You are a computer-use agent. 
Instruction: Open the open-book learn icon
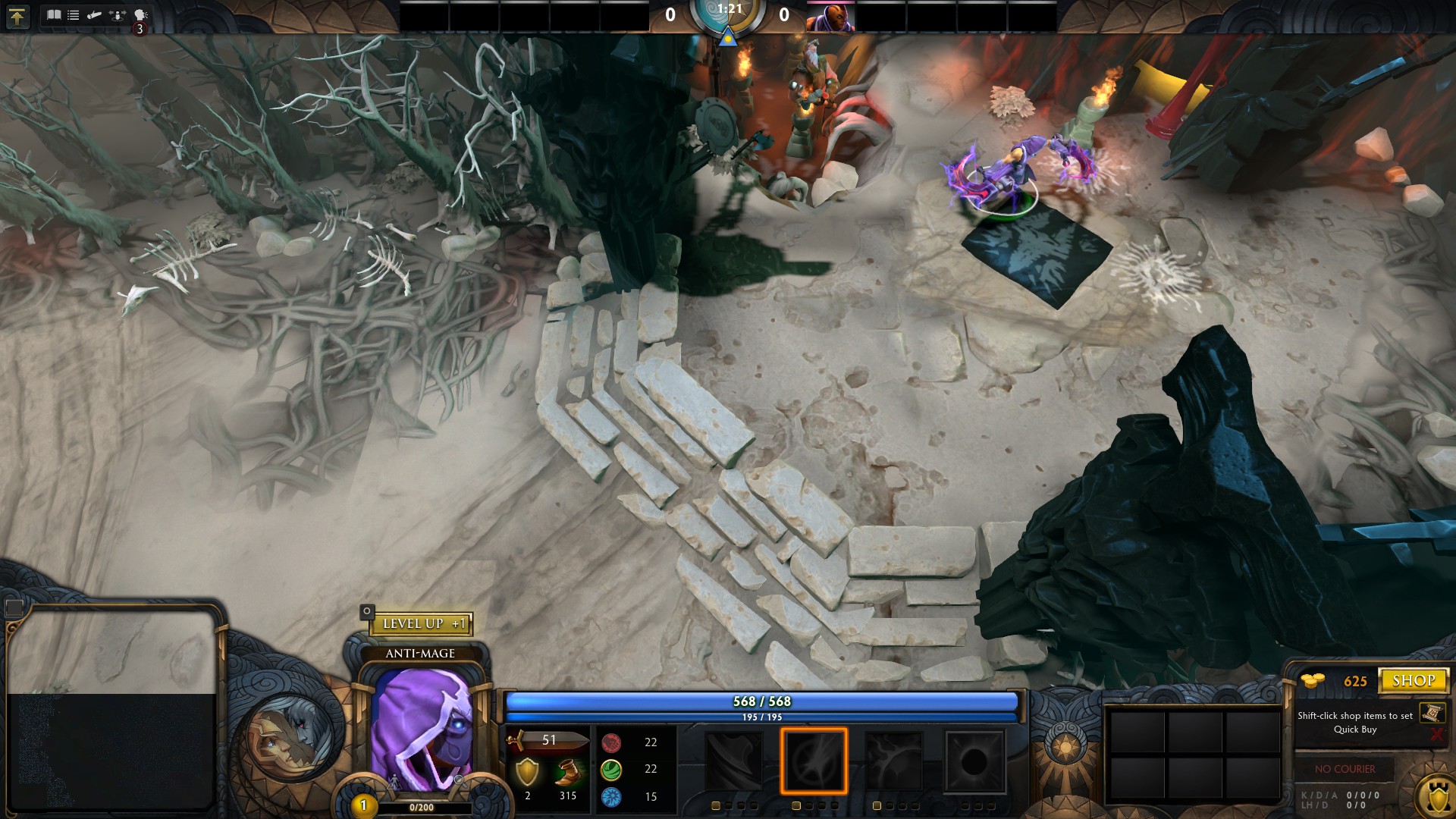(54, 14)
